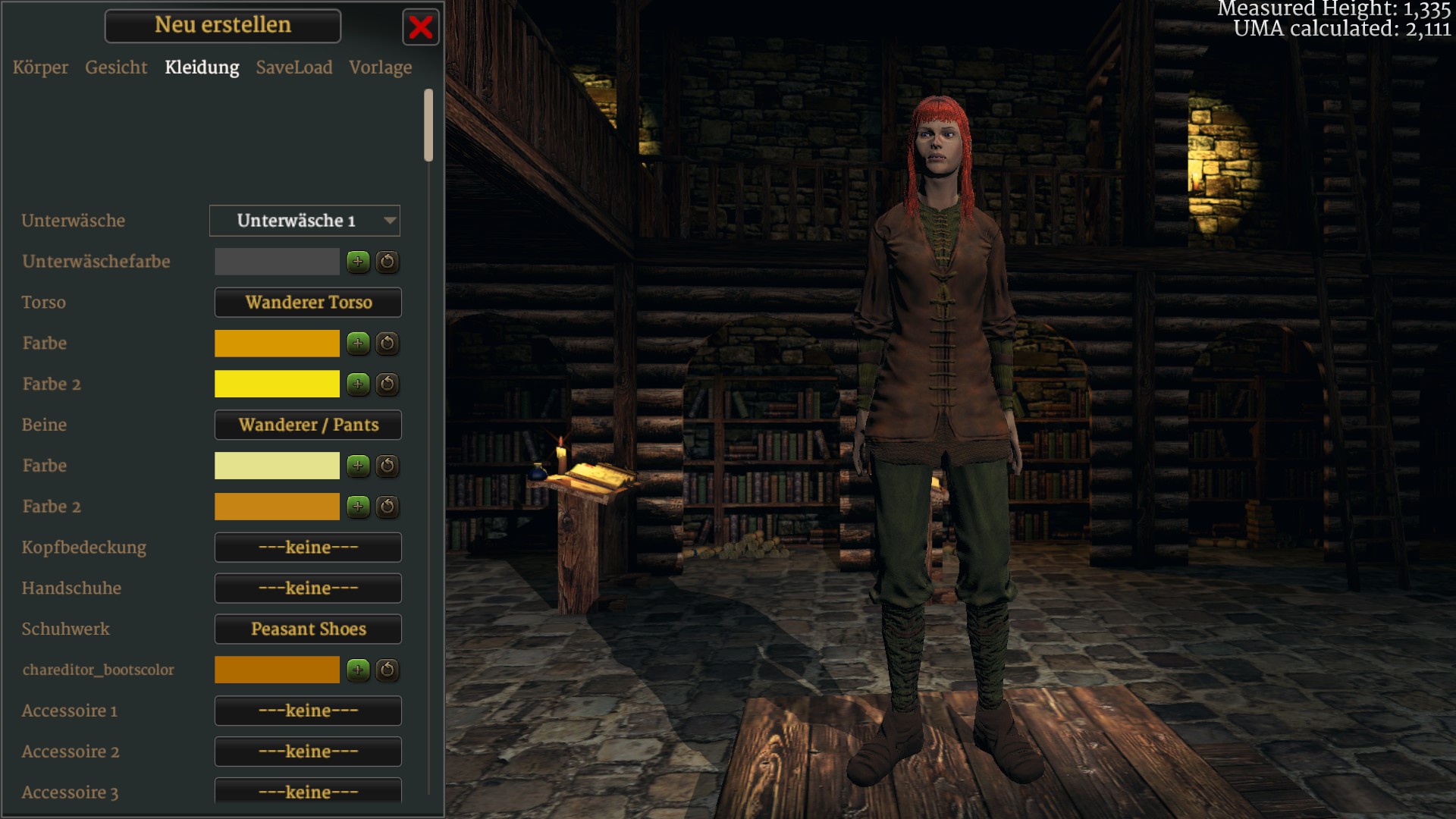Image resolution: width=1456 pixels, height=819 pixels.
Task: Click the Neu erstellen button
Action: [223, 26]
